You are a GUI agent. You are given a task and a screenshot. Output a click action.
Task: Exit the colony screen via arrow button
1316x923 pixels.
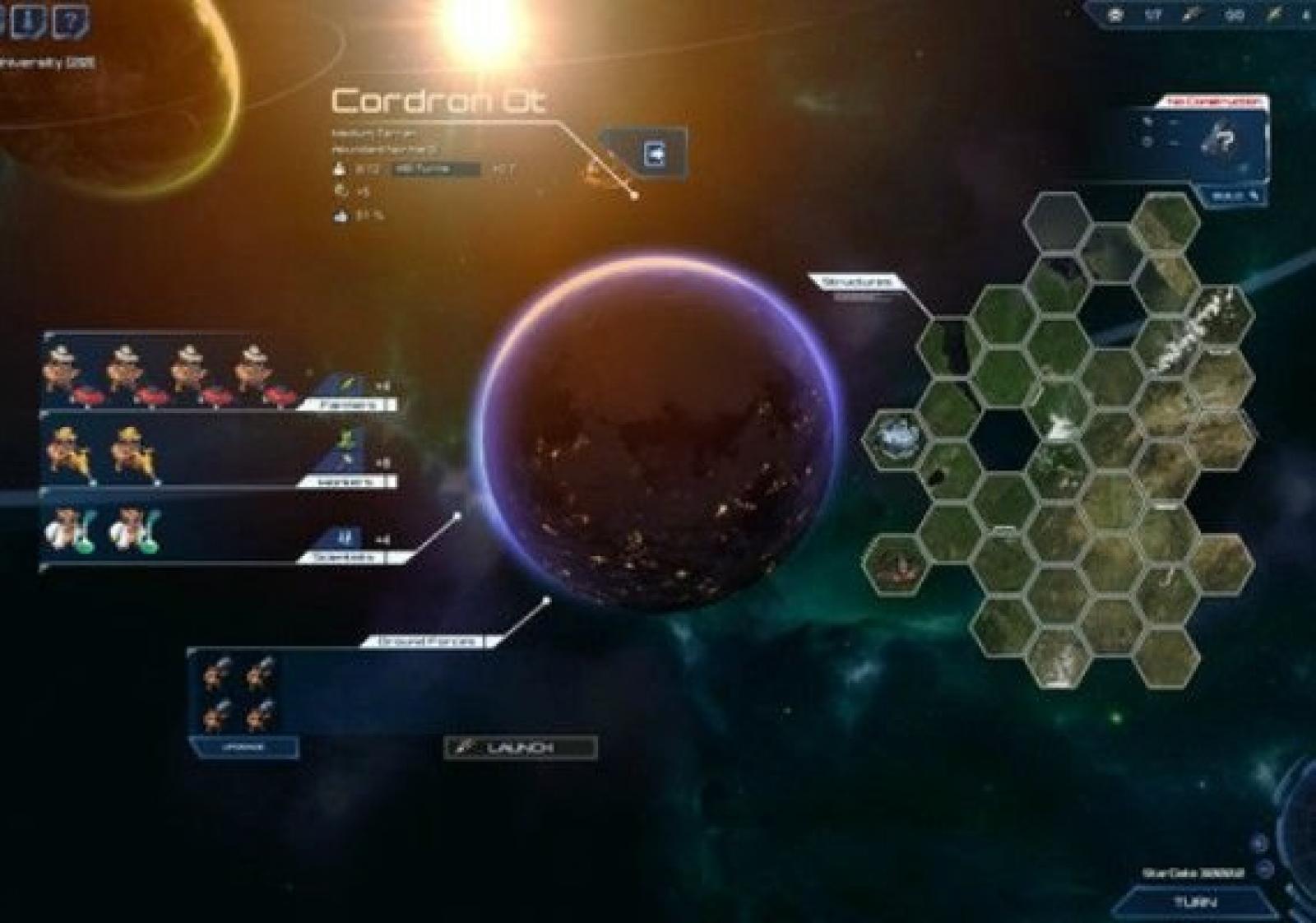655,153
